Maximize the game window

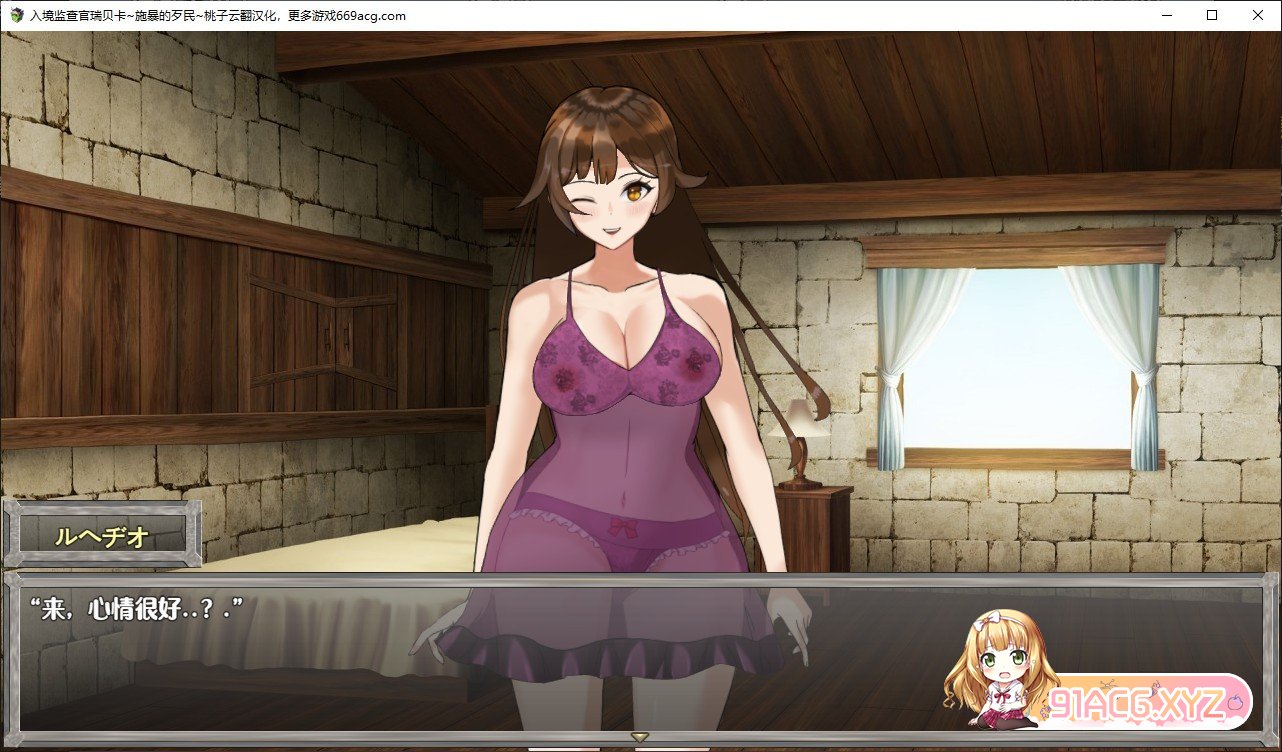(1212, 15)
